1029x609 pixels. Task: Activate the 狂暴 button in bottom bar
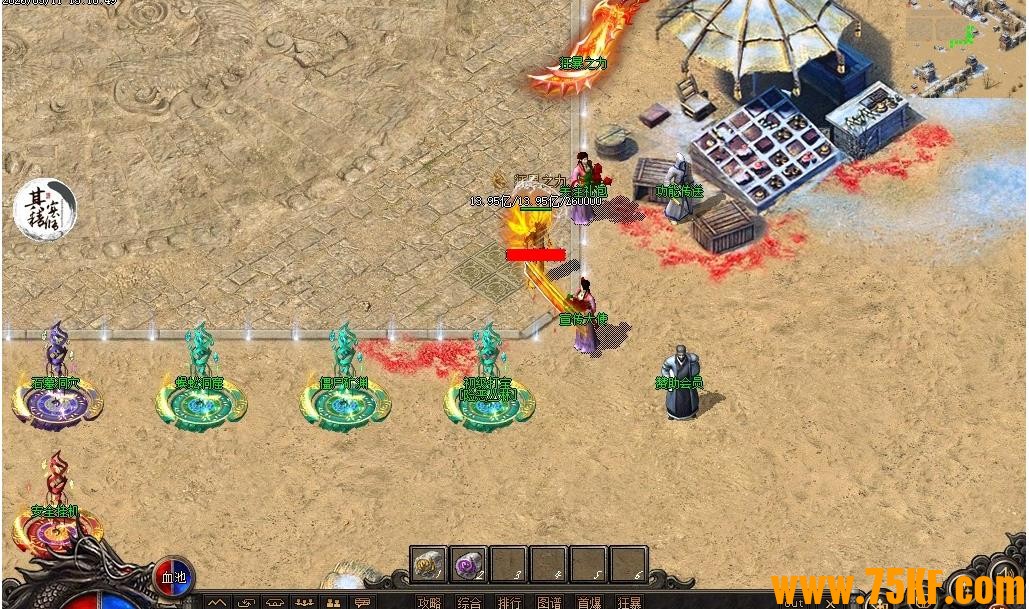pos(629,602)
